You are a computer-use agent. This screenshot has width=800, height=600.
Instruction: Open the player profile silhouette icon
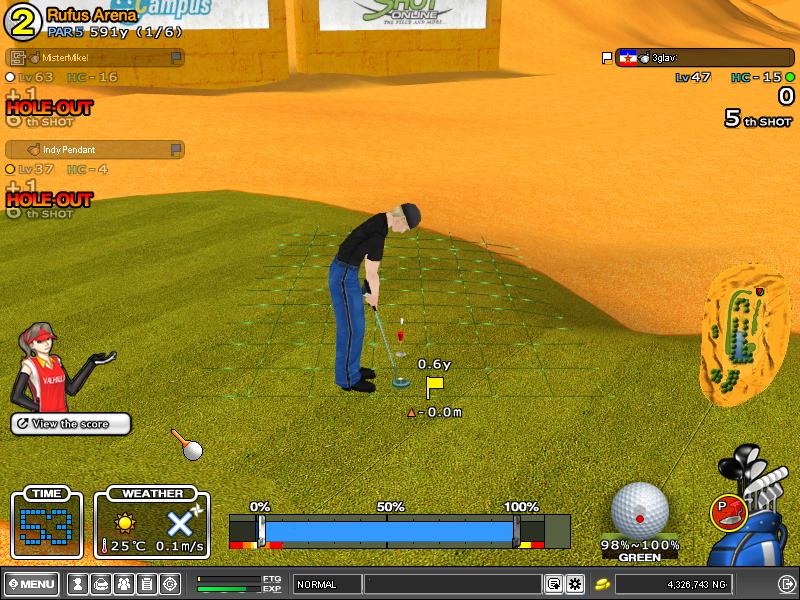pyautogui.click(x=76, y=584)
